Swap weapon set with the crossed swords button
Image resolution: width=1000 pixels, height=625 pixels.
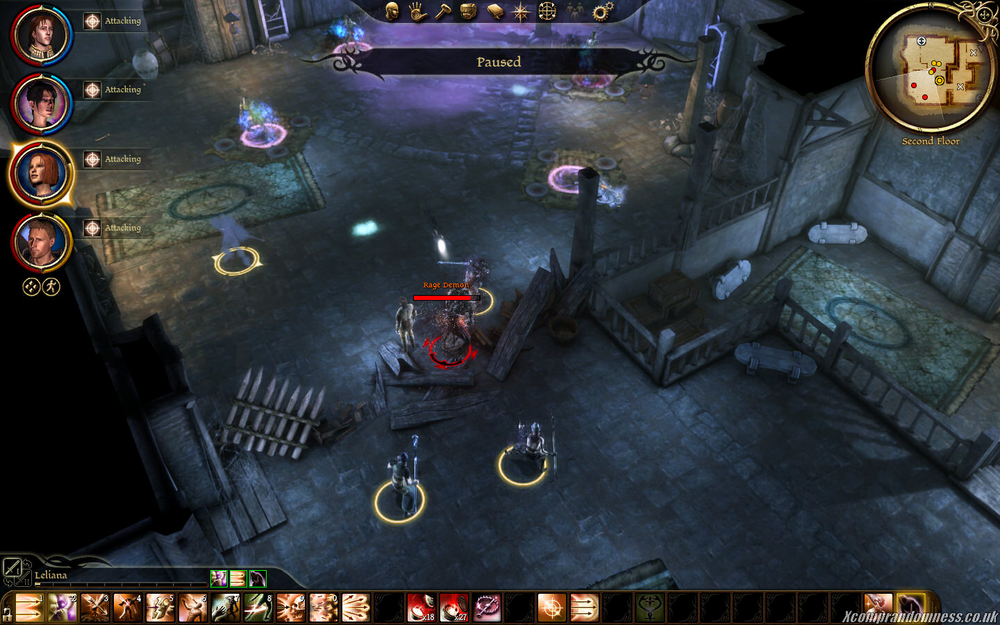(x=13, y=567)
